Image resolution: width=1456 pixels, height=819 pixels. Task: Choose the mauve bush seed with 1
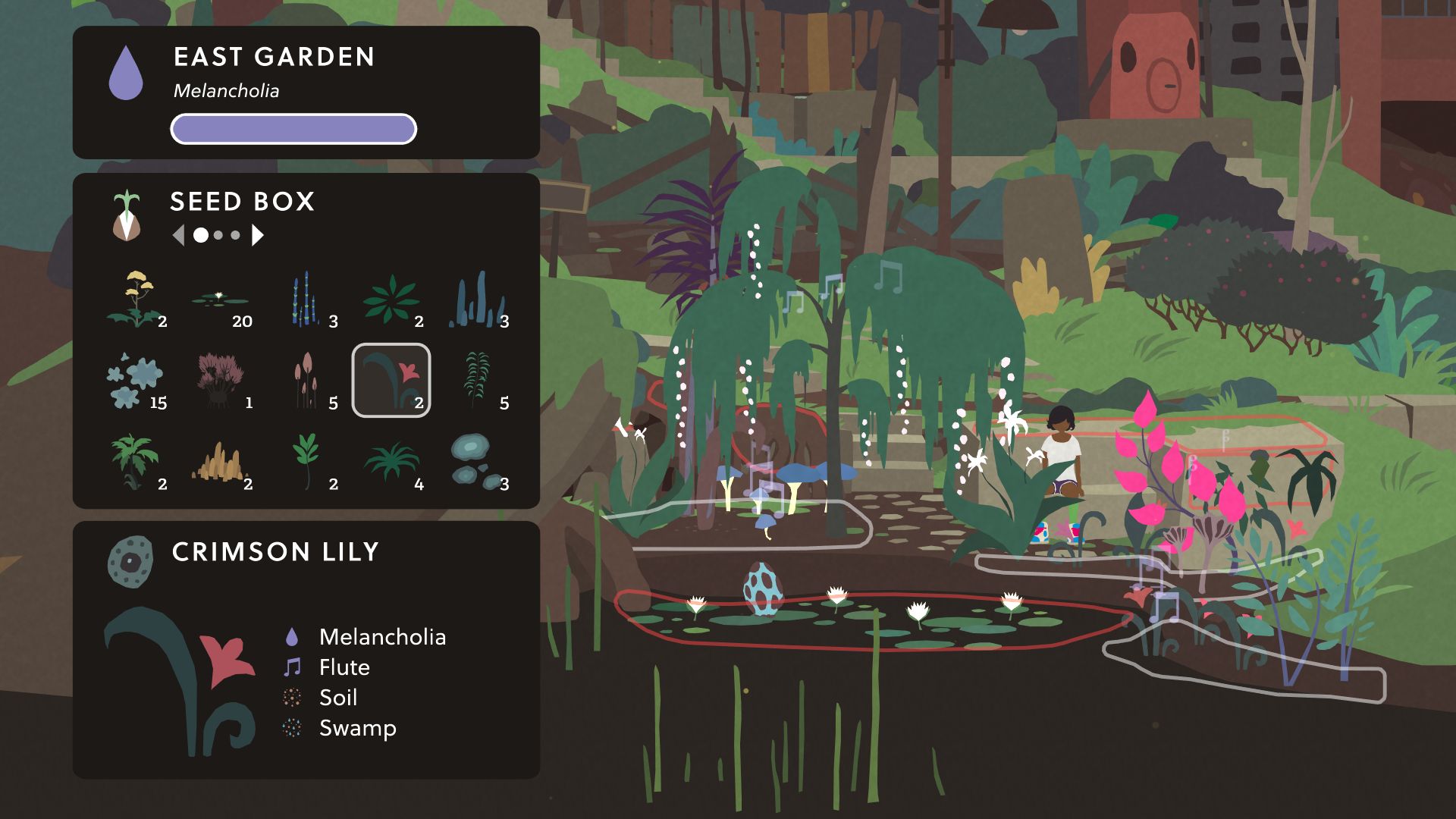(221, 381)
